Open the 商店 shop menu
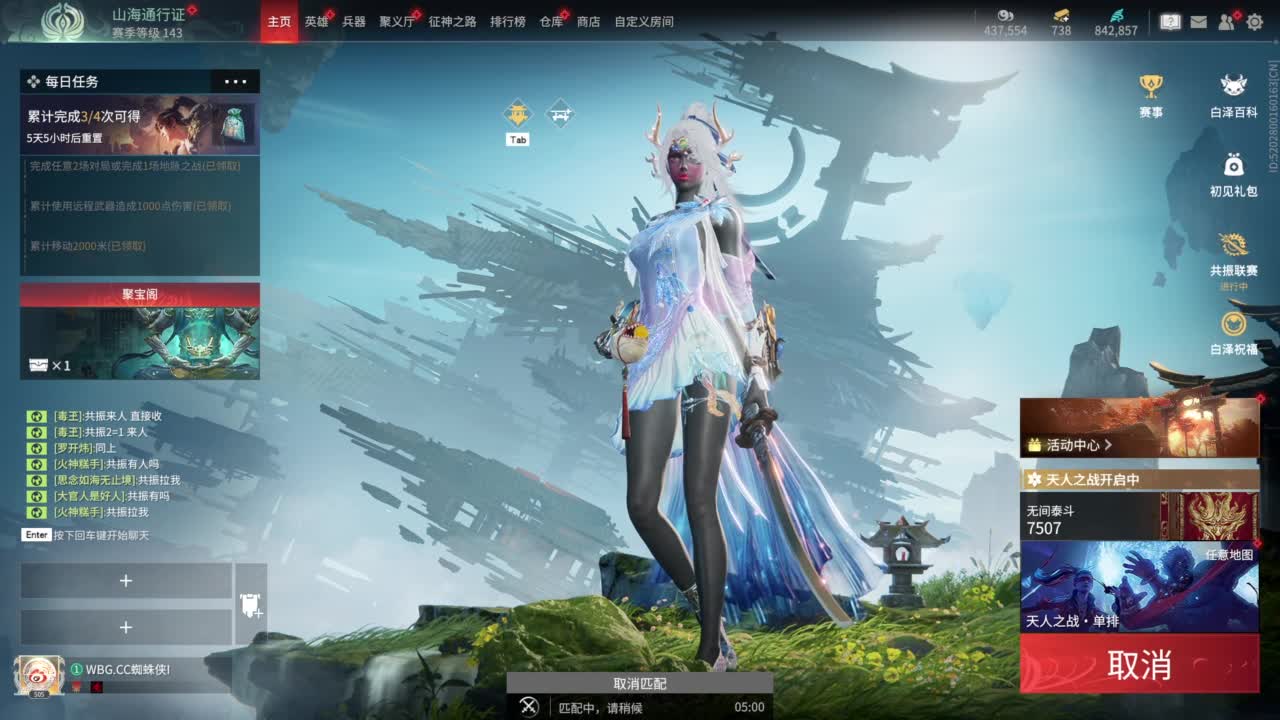Image resolution: width=1280 pixels, height=720 pixels. coord(589,20)
